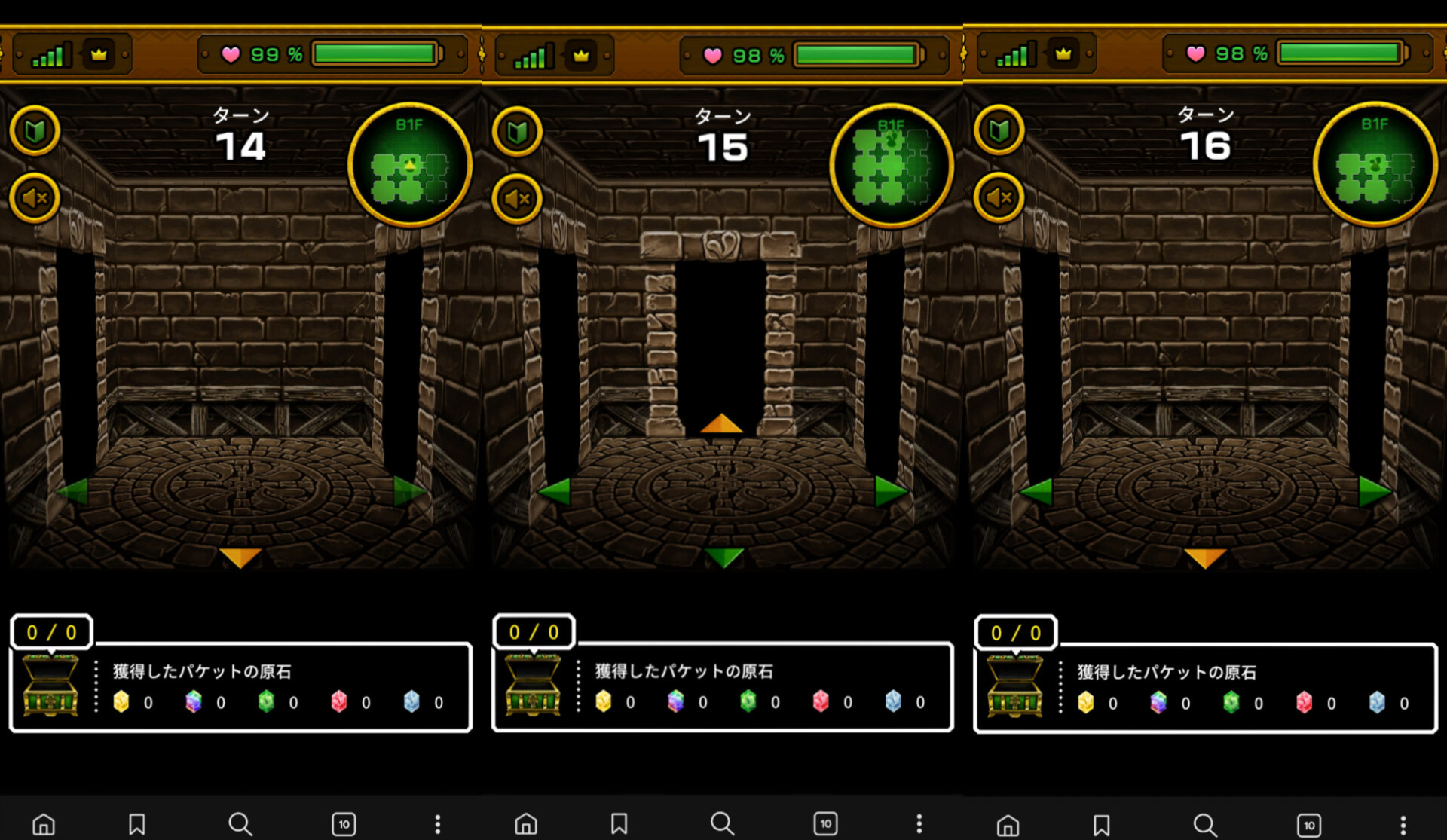Open the guide book icon on the turn 14 screen

[35, 131]
